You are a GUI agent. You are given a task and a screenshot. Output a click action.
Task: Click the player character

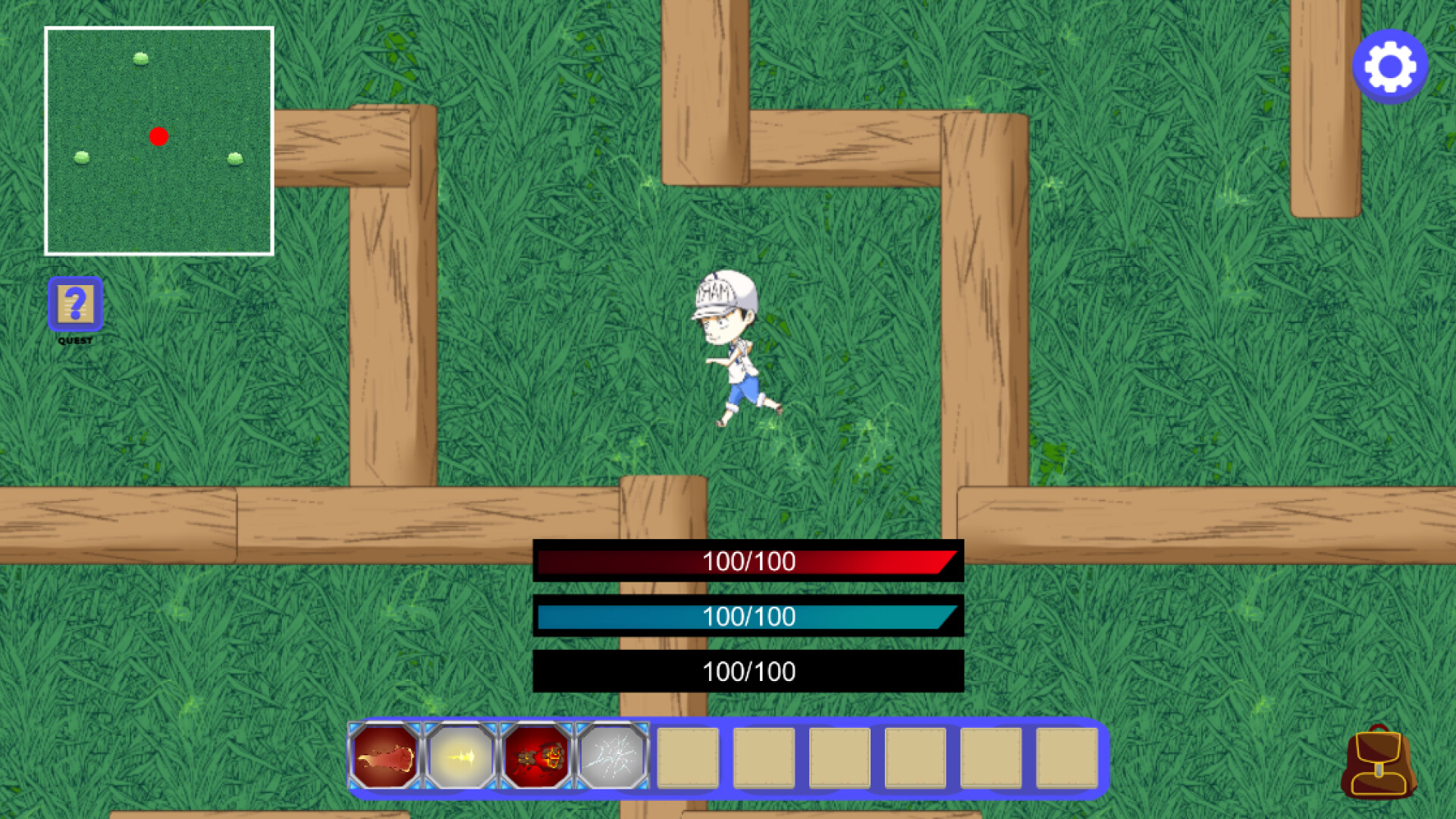tap(736, 349)
